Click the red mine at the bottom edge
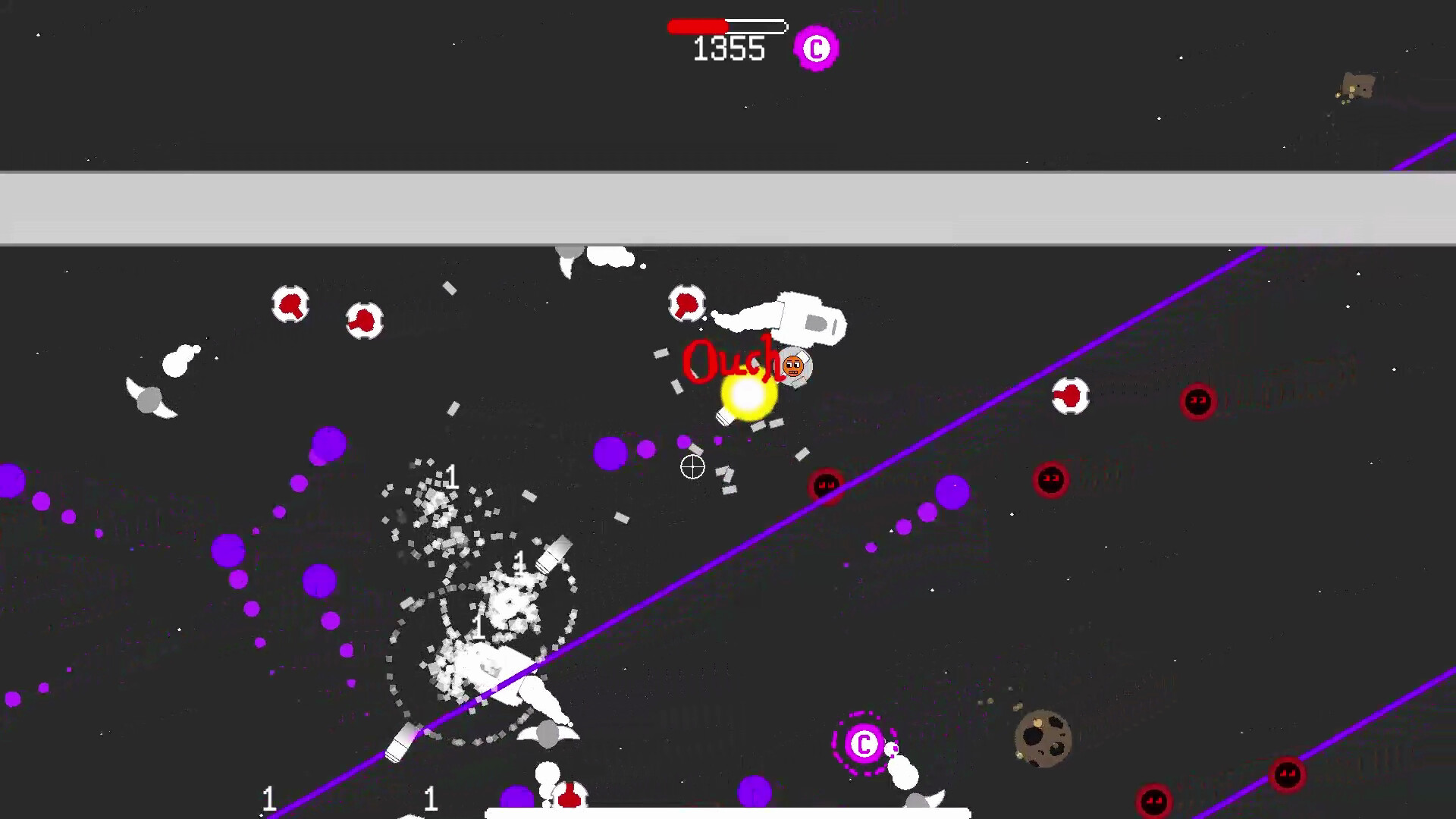 (x=569, y=800)
